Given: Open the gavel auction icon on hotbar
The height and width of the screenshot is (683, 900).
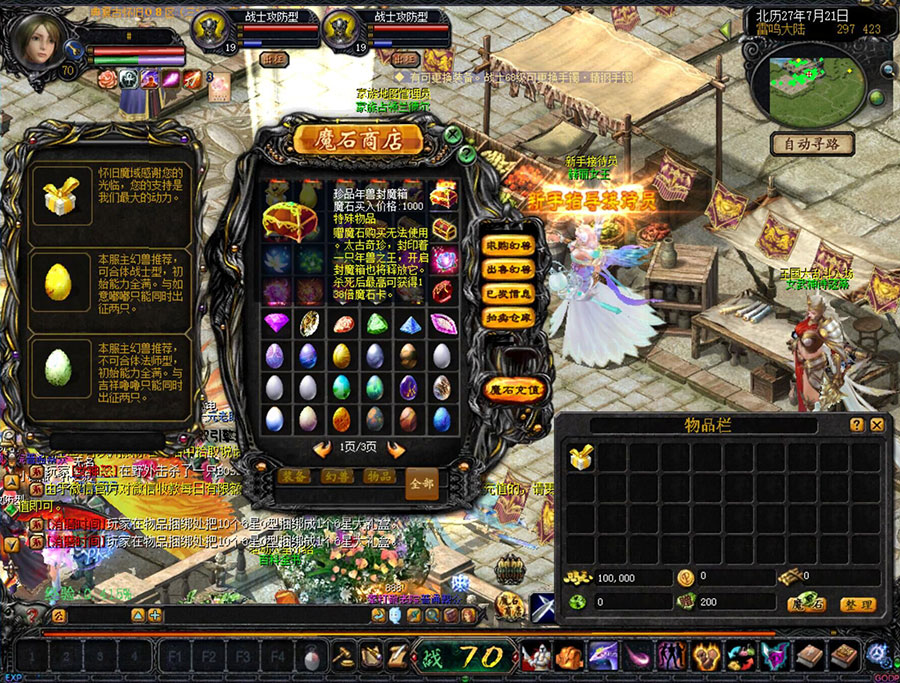Looking at the screenshot, I should click(x=343, y=657).
